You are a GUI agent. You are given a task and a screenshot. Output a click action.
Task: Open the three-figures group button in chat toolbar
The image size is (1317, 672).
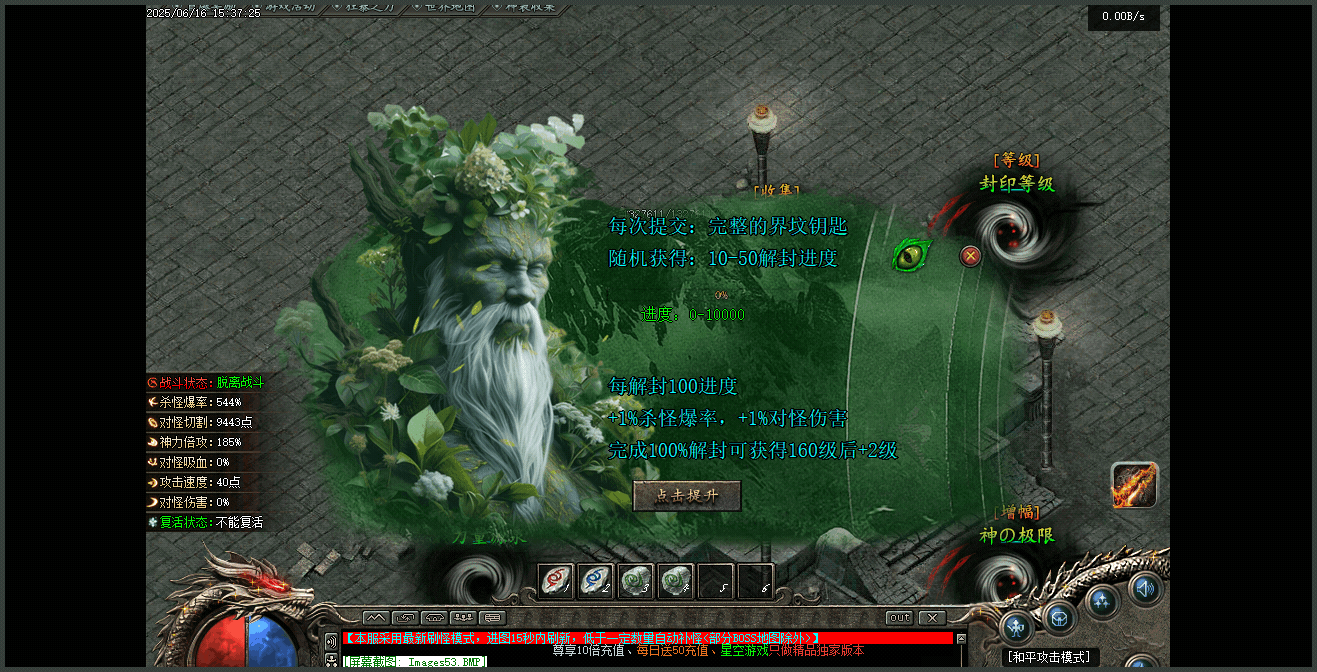(463, 618)
